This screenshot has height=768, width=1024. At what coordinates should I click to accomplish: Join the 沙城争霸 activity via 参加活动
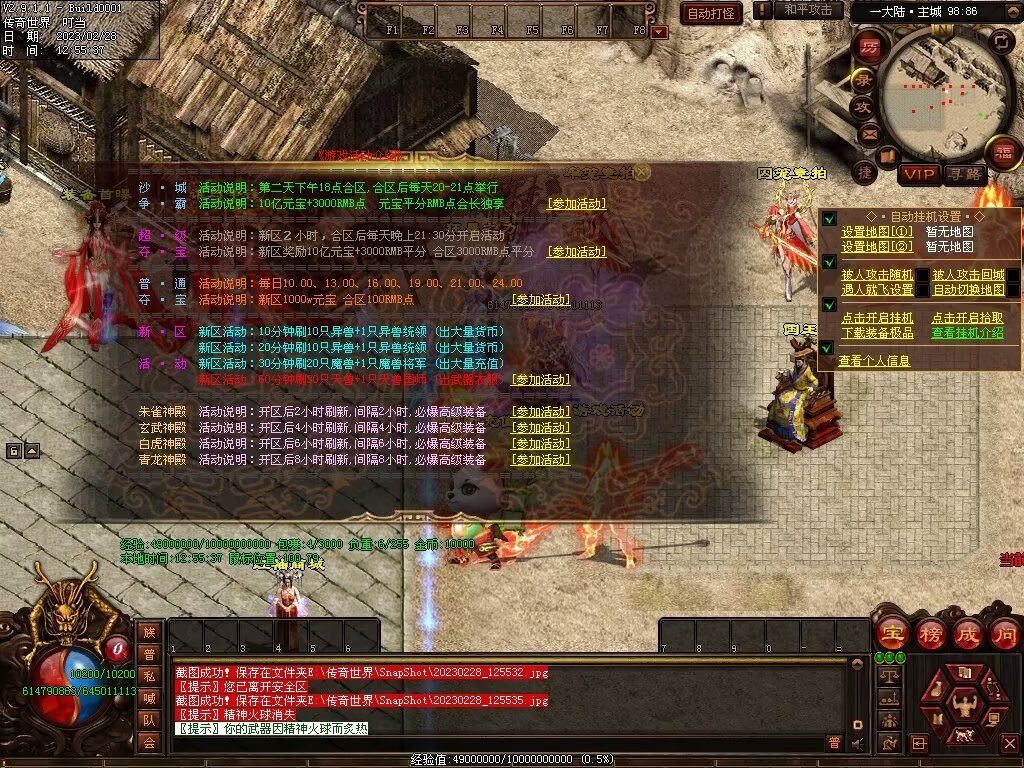(x=576, y=204)
